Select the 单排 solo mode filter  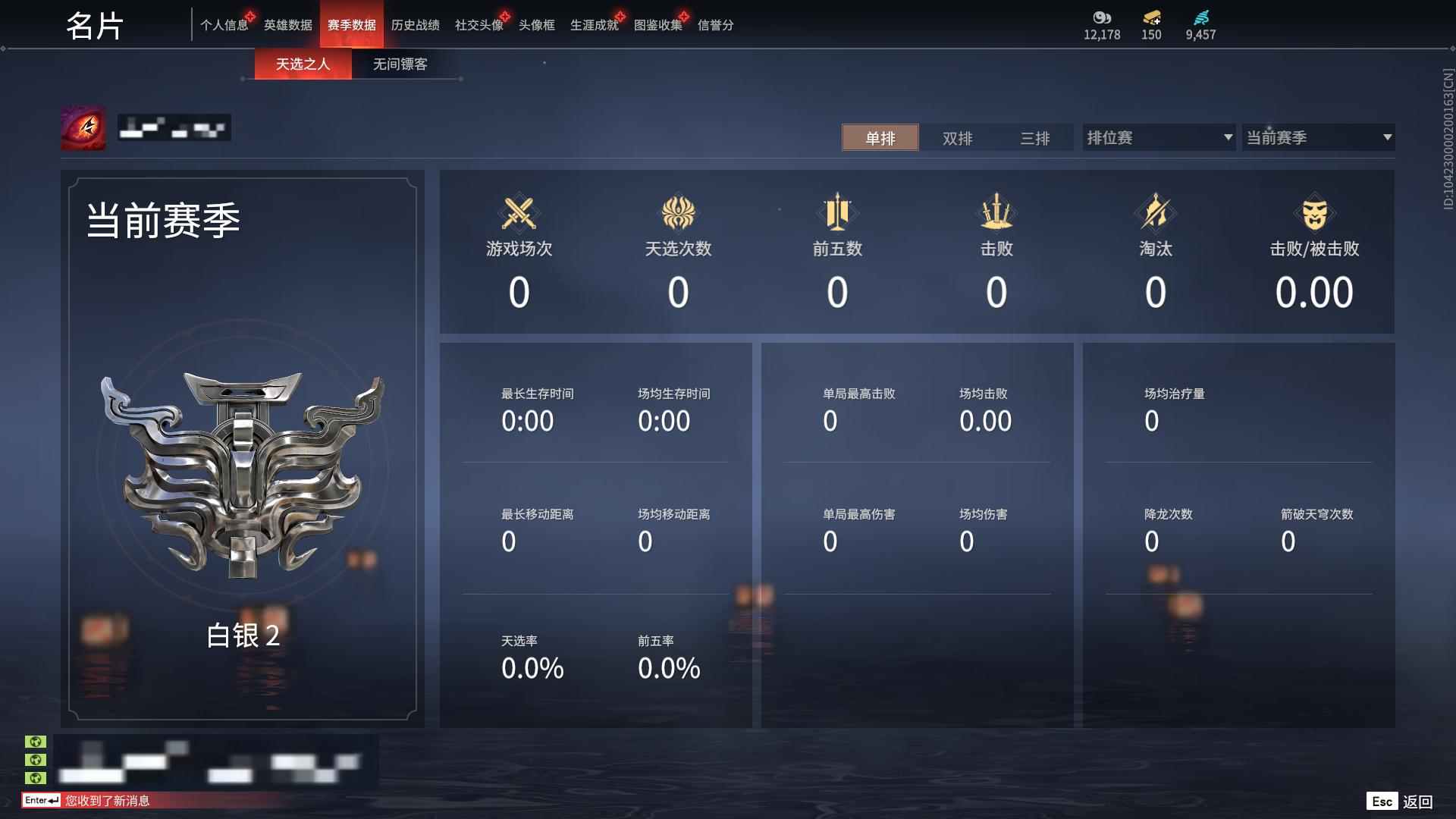pos(880,138)
